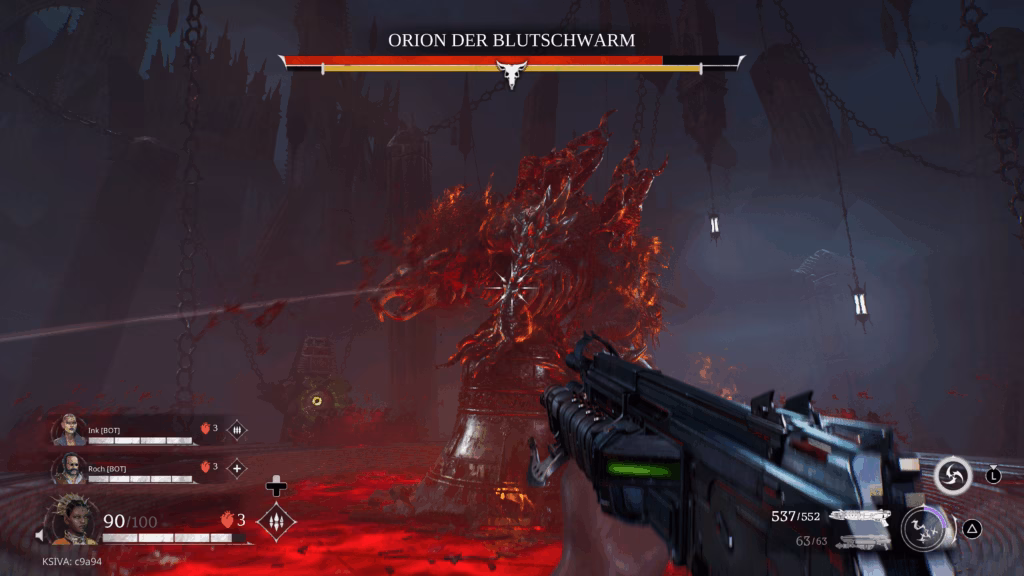
Task: Activate the swirling three-blade ability icon
Action: [953, 476]
